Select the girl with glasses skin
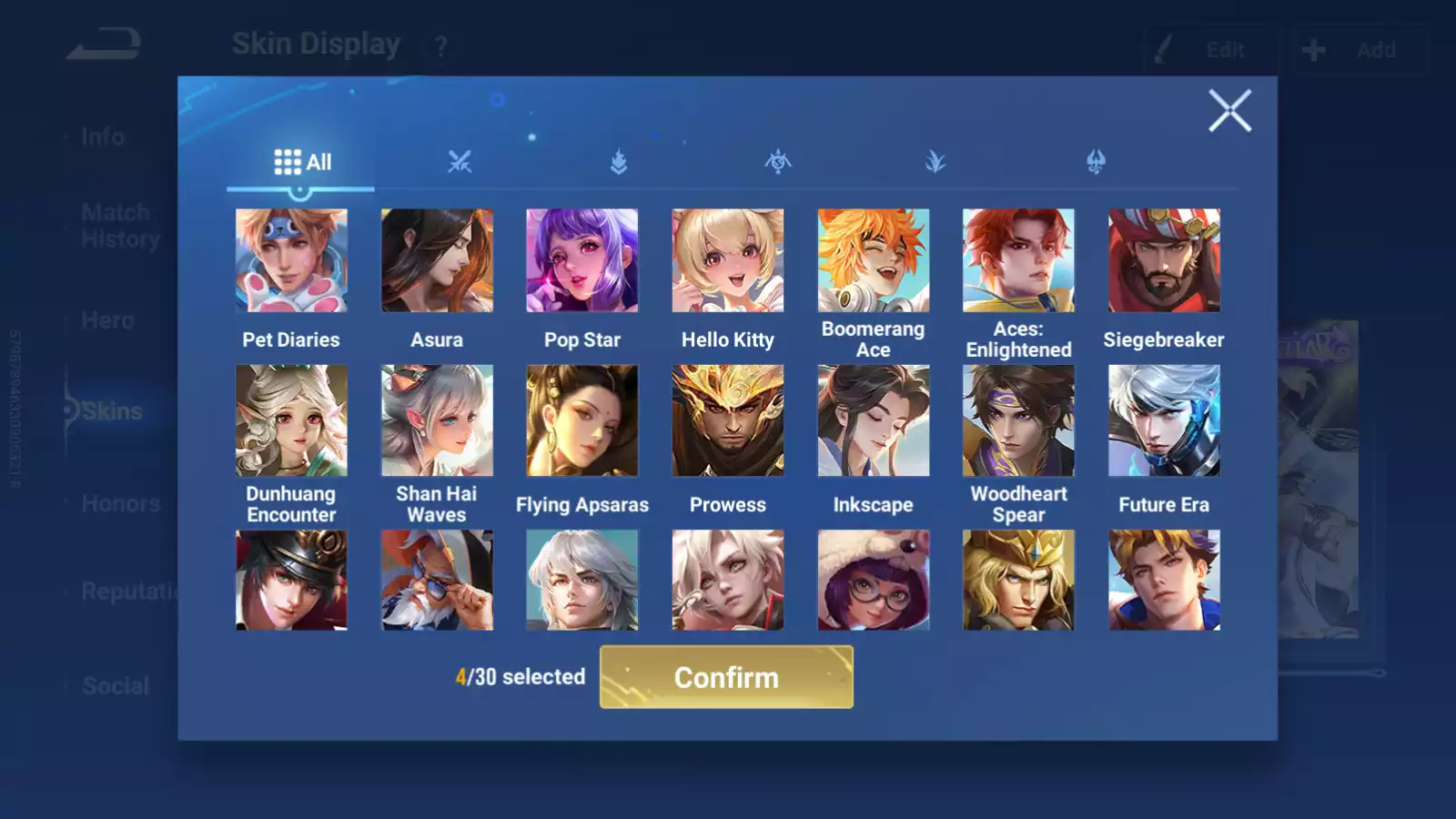 point(874,581)
